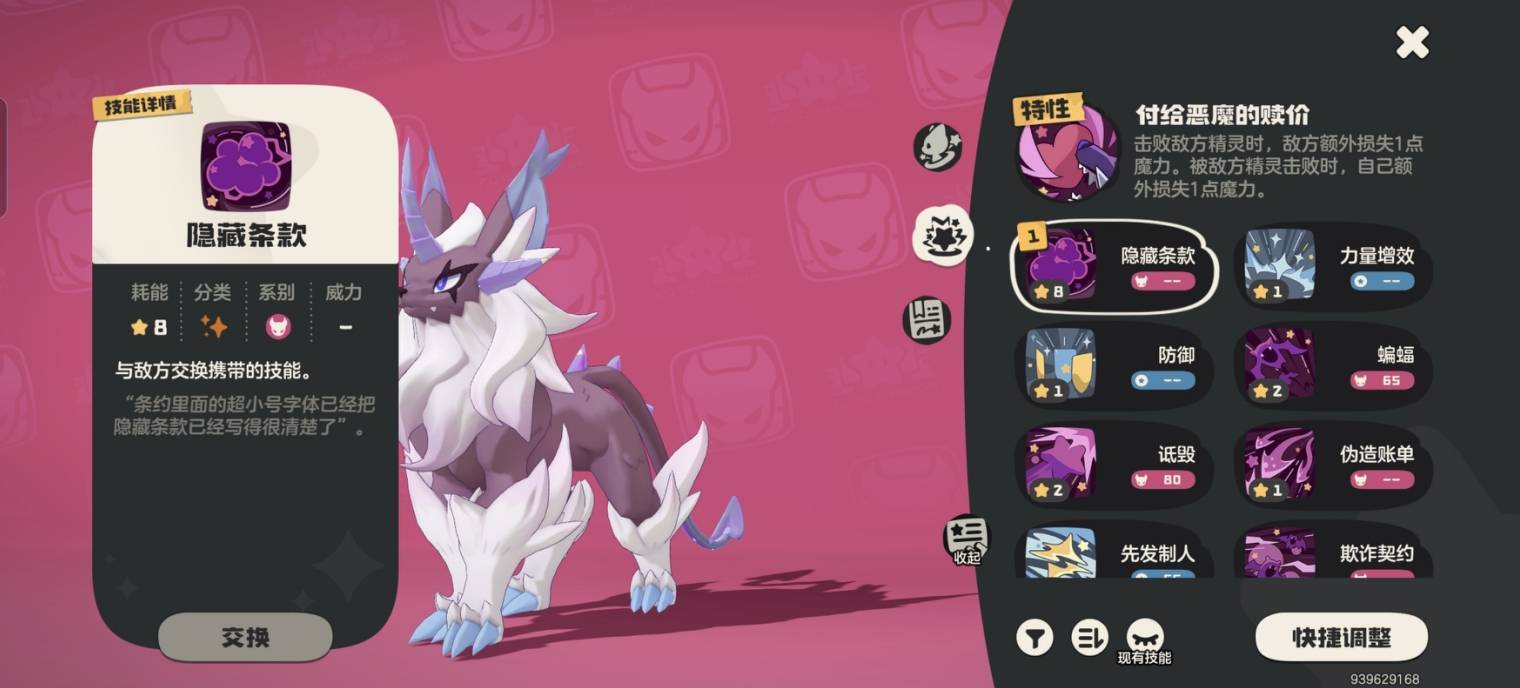
Task: Tap the 交换 swap button
Action: click(245, 637)
